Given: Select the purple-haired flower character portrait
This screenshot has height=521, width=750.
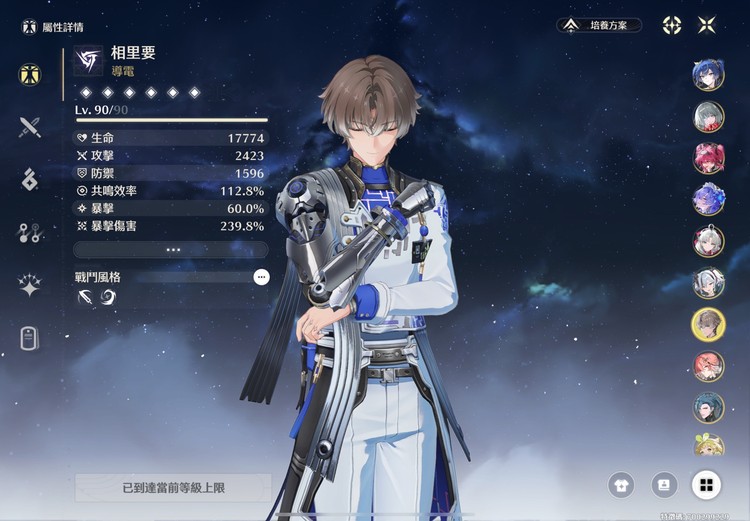Looking at the screenshot, I should 709,199.
